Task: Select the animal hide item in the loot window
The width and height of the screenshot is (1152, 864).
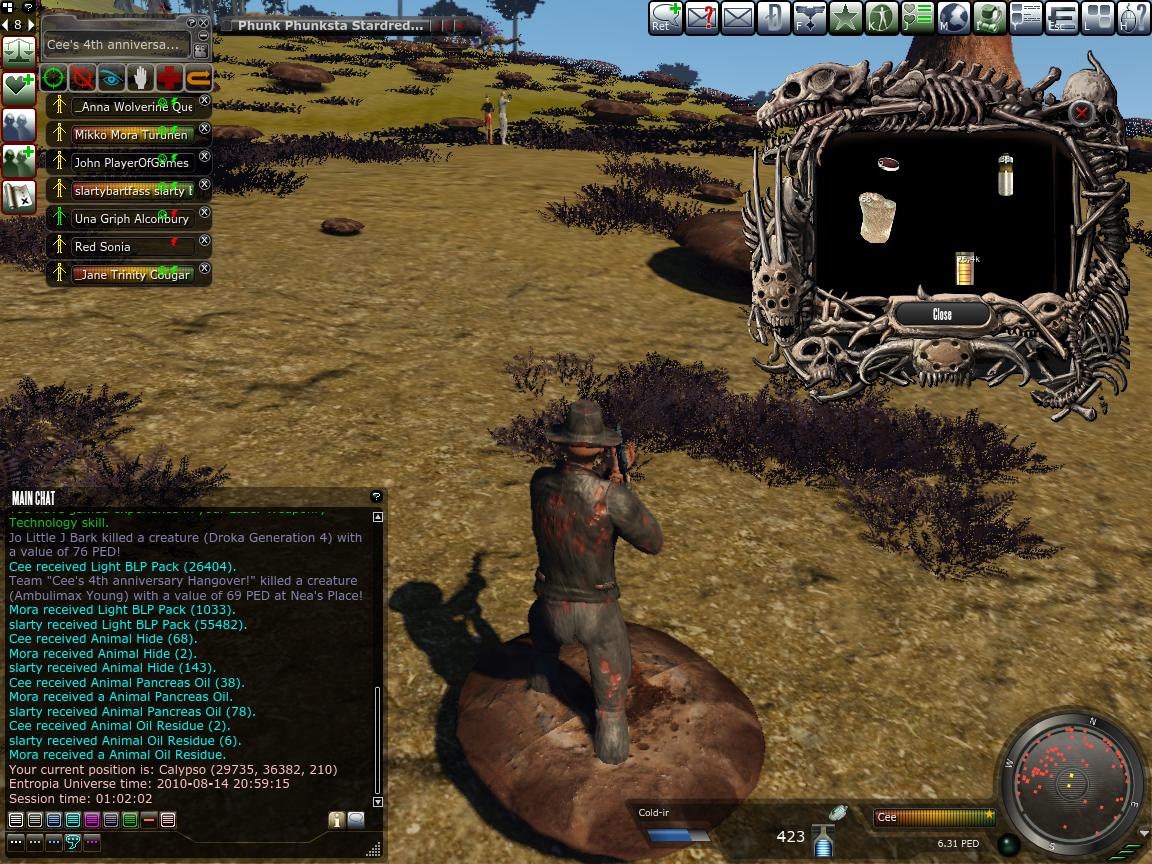Action: (877, 217)
